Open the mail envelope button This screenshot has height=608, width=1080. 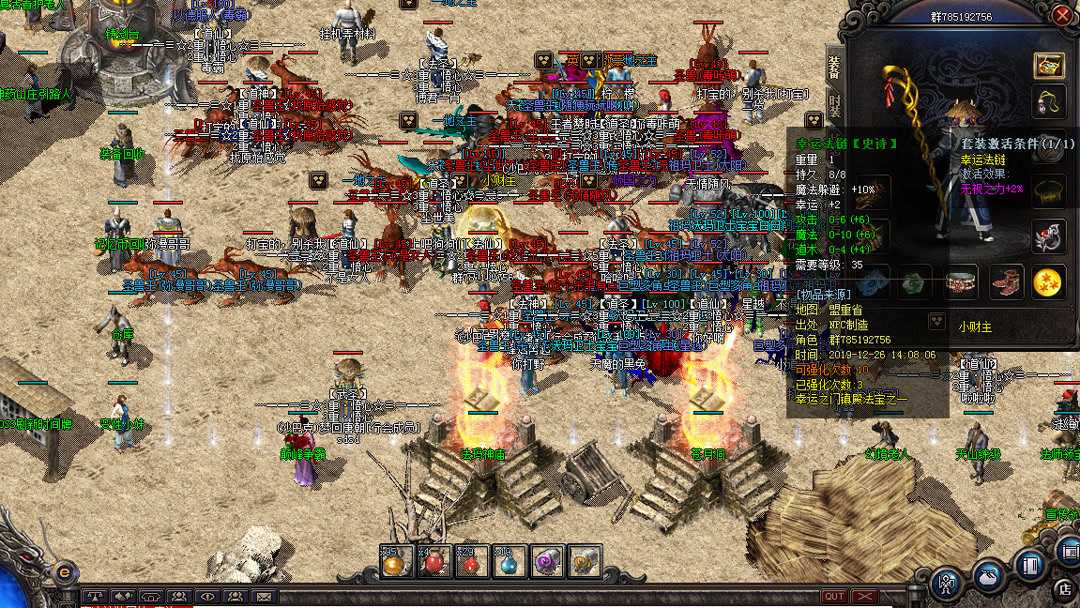click(x=263, y=597)
